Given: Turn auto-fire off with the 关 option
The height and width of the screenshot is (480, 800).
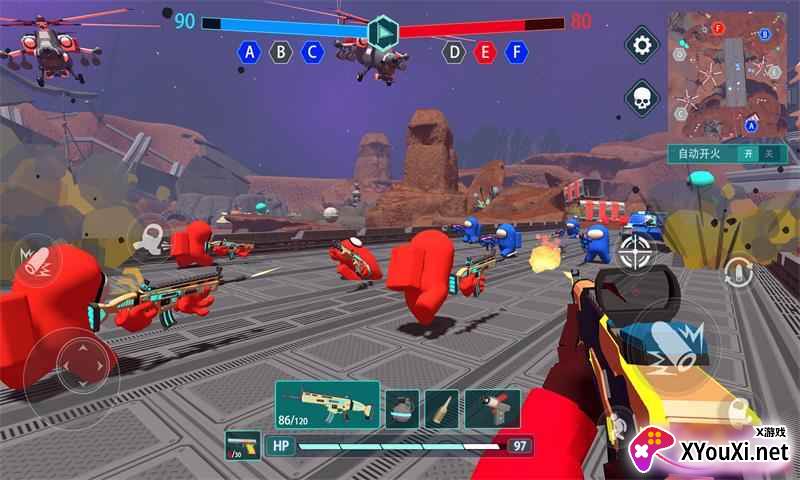Looking at the screenshot, I should [768, 154].
